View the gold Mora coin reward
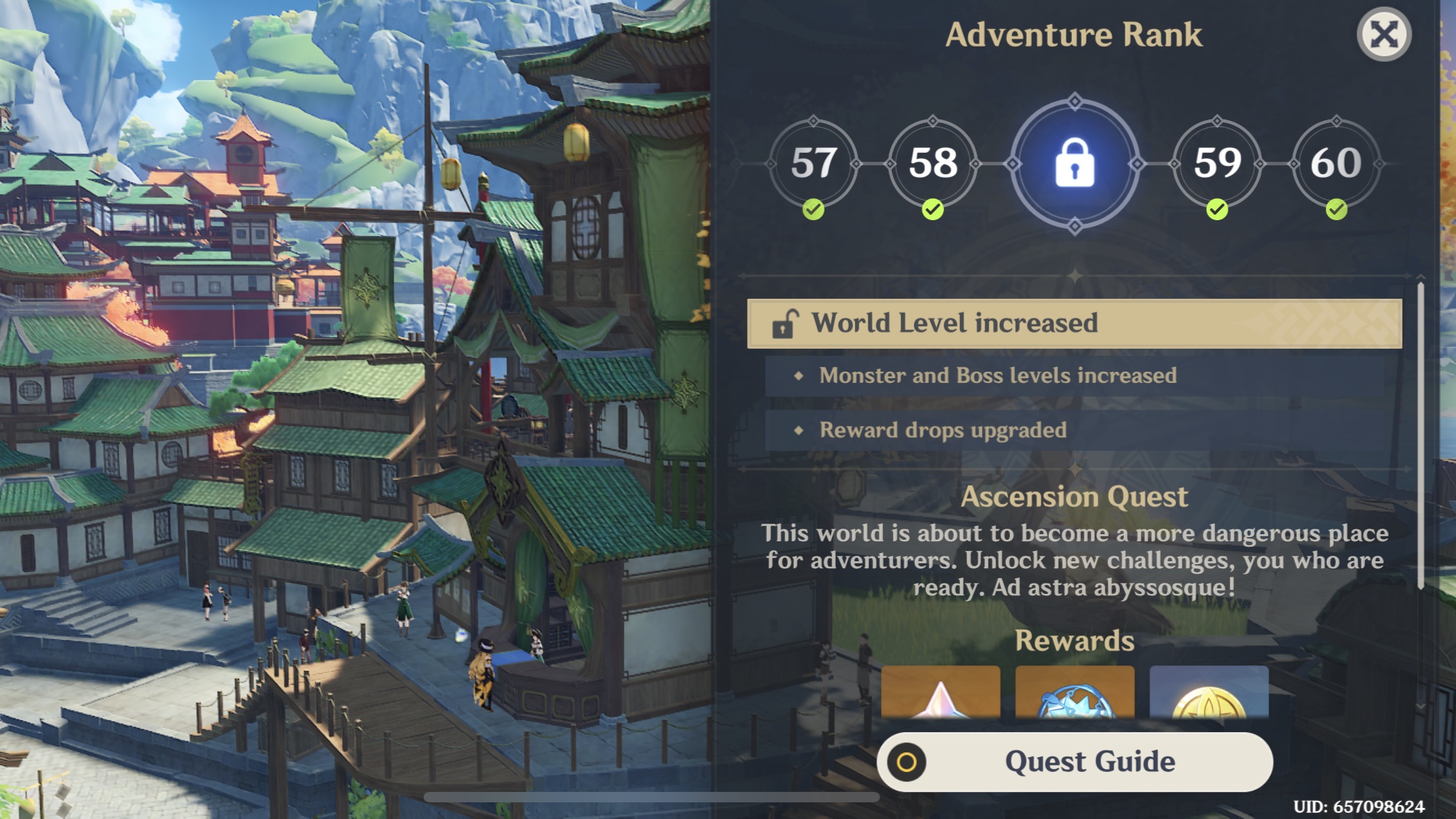The image size is (1456, 819). coord(1209,693)
